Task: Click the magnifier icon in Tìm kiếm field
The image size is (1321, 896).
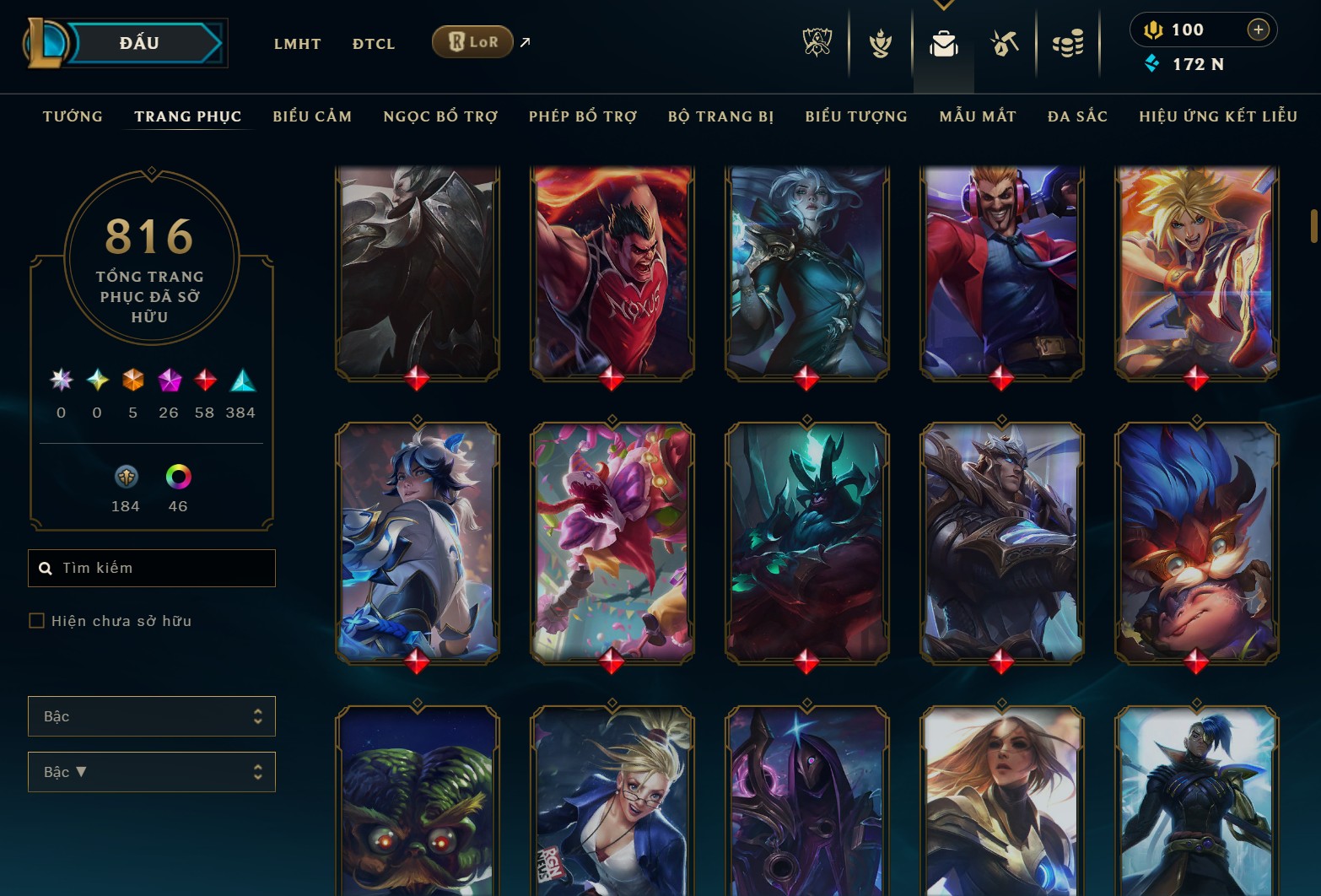Action: tap(46, 568)
